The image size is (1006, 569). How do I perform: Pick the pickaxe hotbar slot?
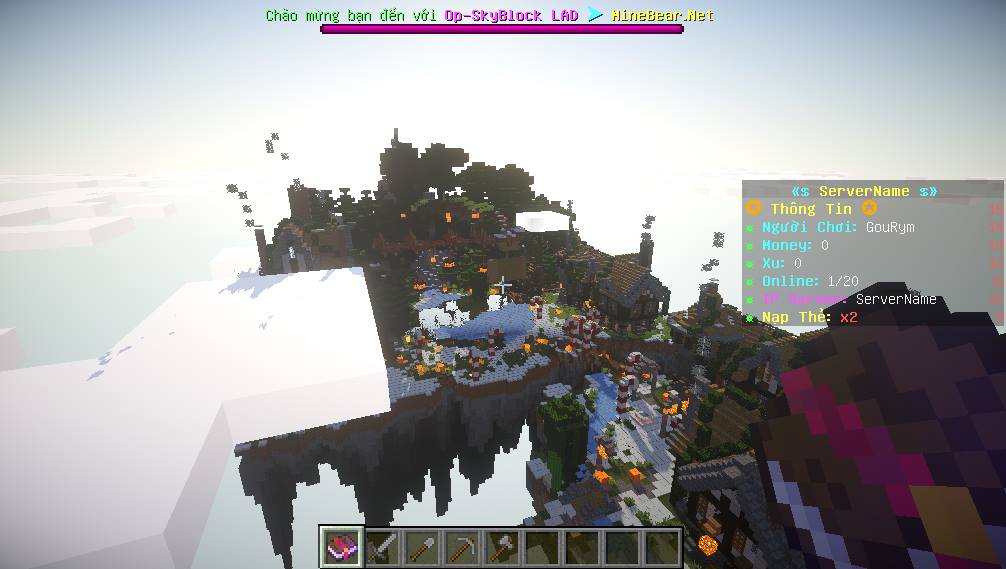click(463, 547)
